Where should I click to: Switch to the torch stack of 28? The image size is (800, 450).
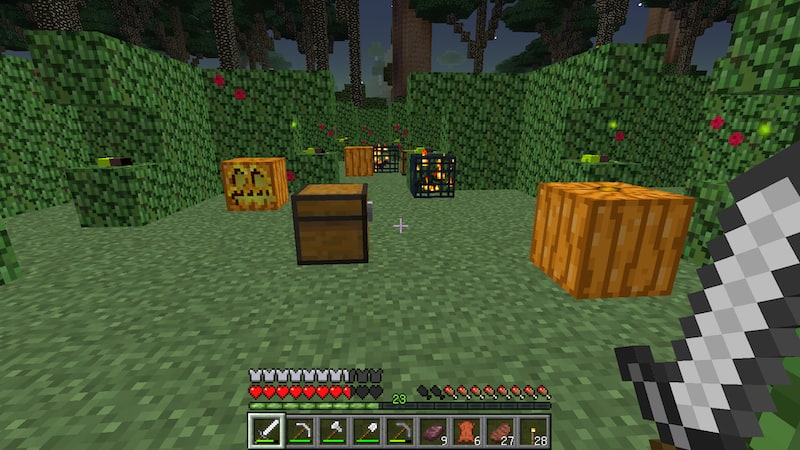[x=532, y=431]
